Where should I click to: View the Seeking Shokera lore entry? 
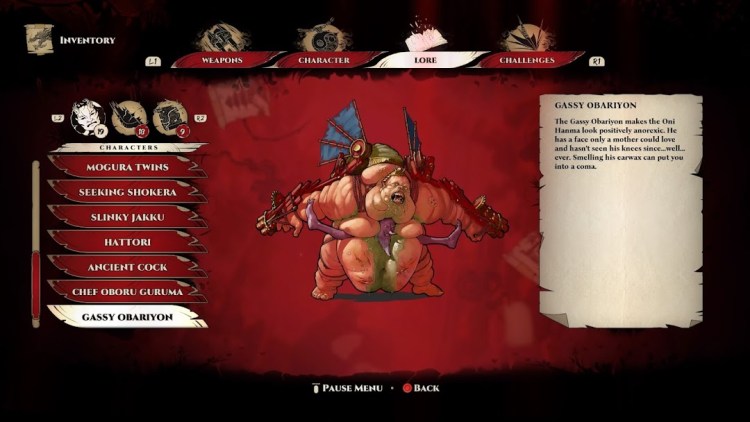click(125, 192)
